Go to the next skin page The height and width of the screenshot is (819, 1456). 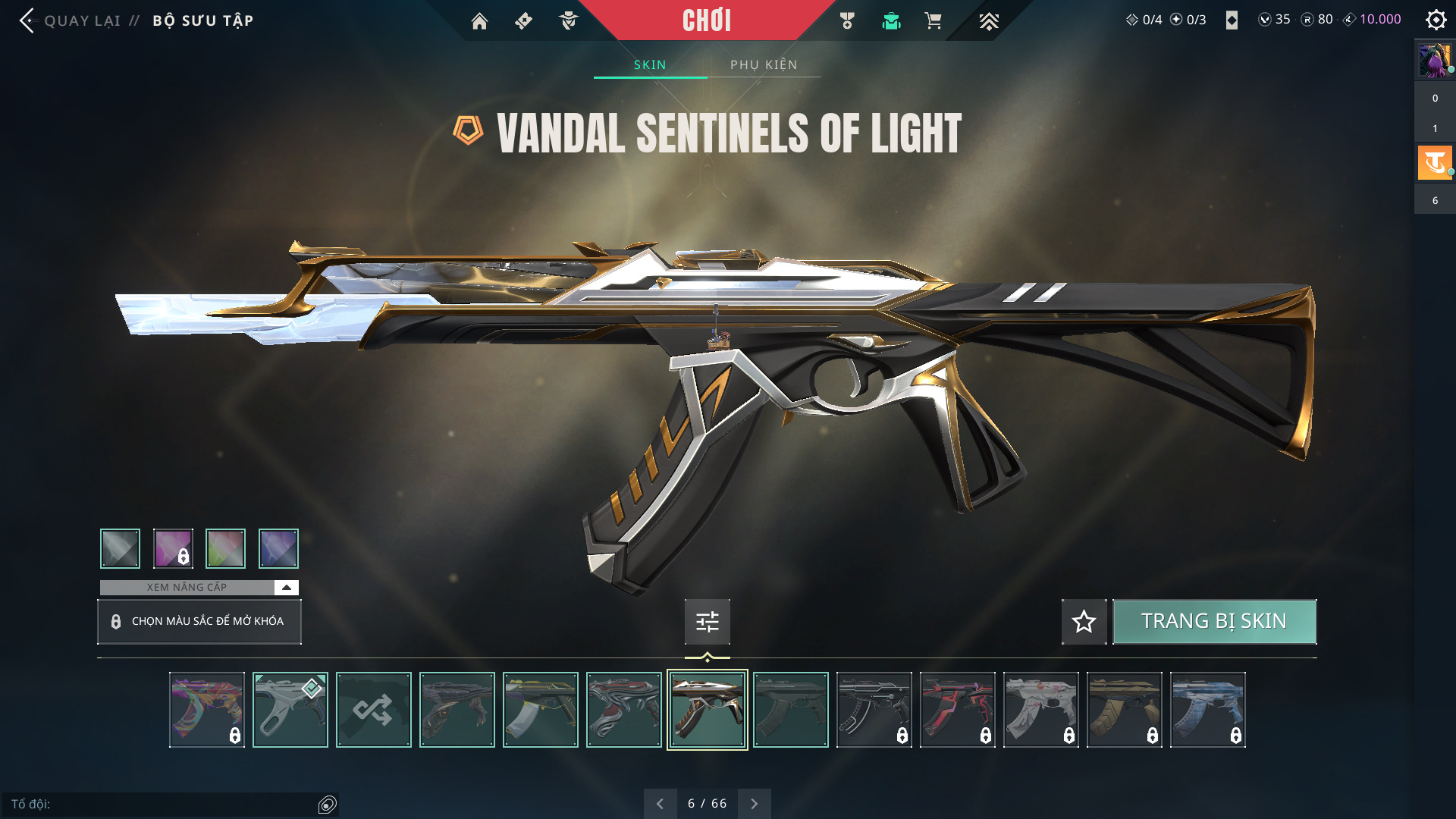click(x=754, y=804)
